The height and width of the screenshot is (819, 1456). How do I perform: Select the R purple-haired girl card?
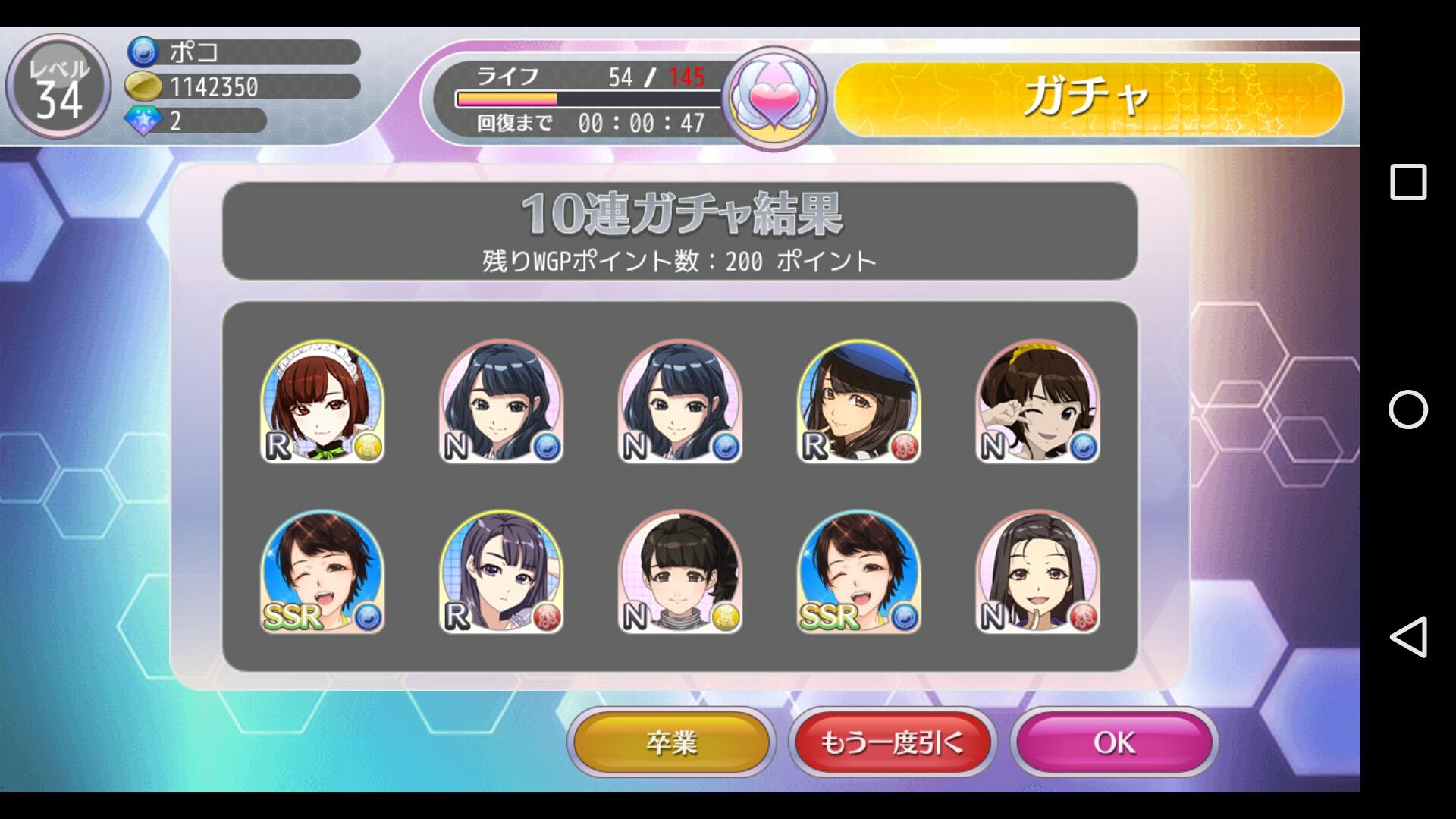[x=501, y=573]
